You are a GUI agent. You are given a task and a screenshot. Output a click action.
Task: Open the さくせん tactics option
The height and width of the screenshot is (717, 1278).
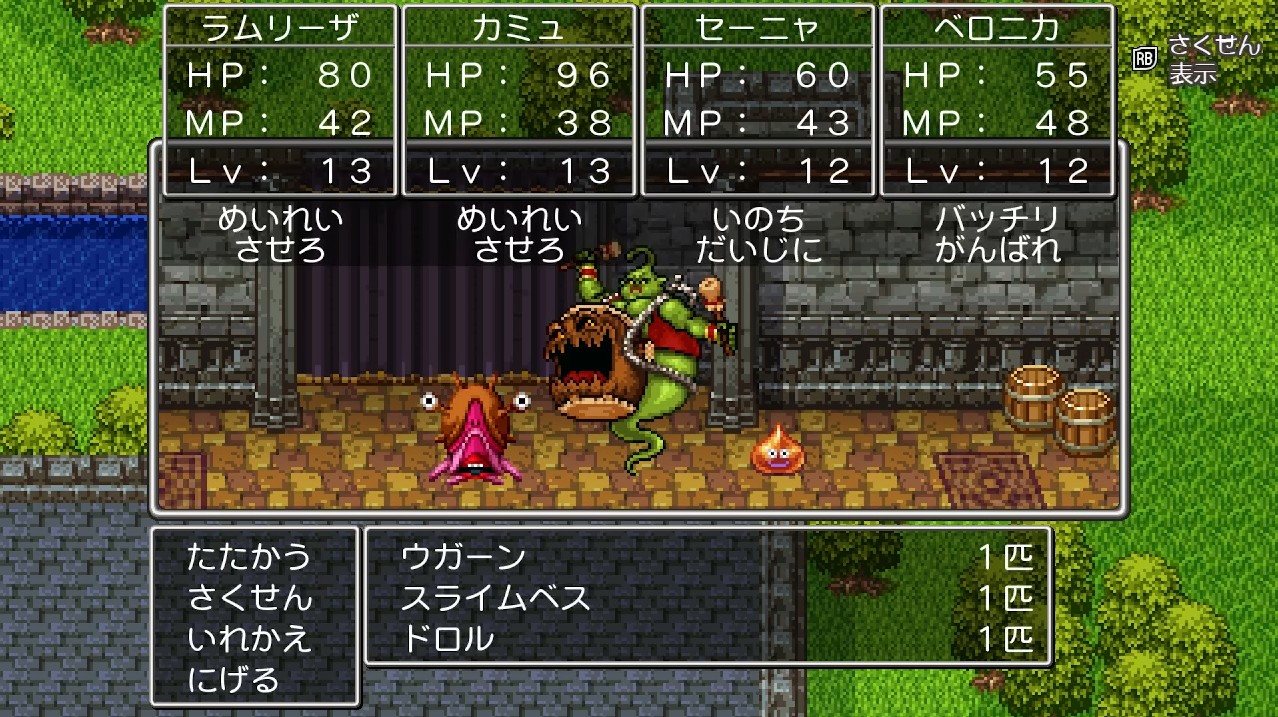249,598
